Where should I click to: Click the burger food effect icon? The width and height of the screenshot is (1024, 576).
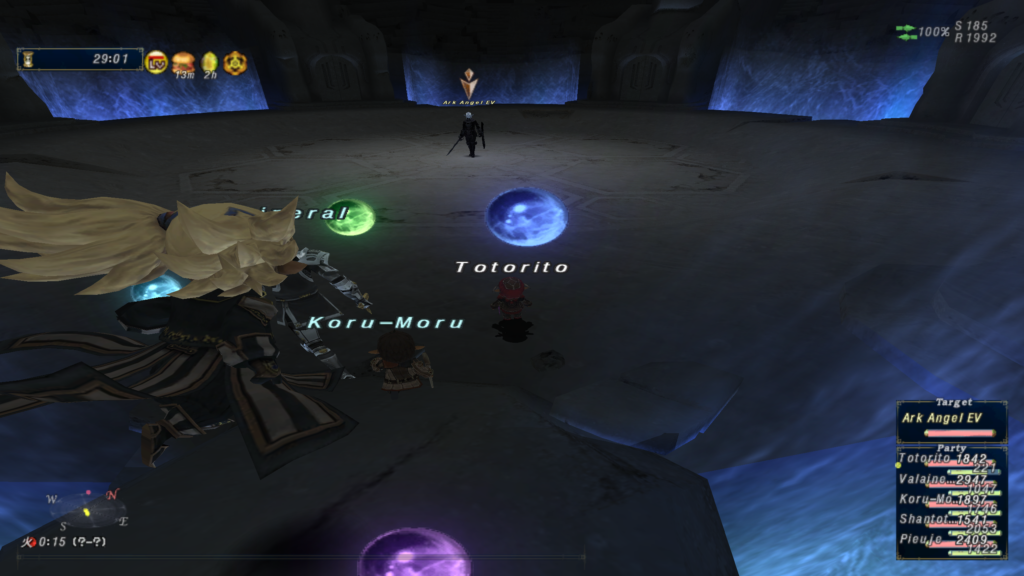(x=183, y=62)
